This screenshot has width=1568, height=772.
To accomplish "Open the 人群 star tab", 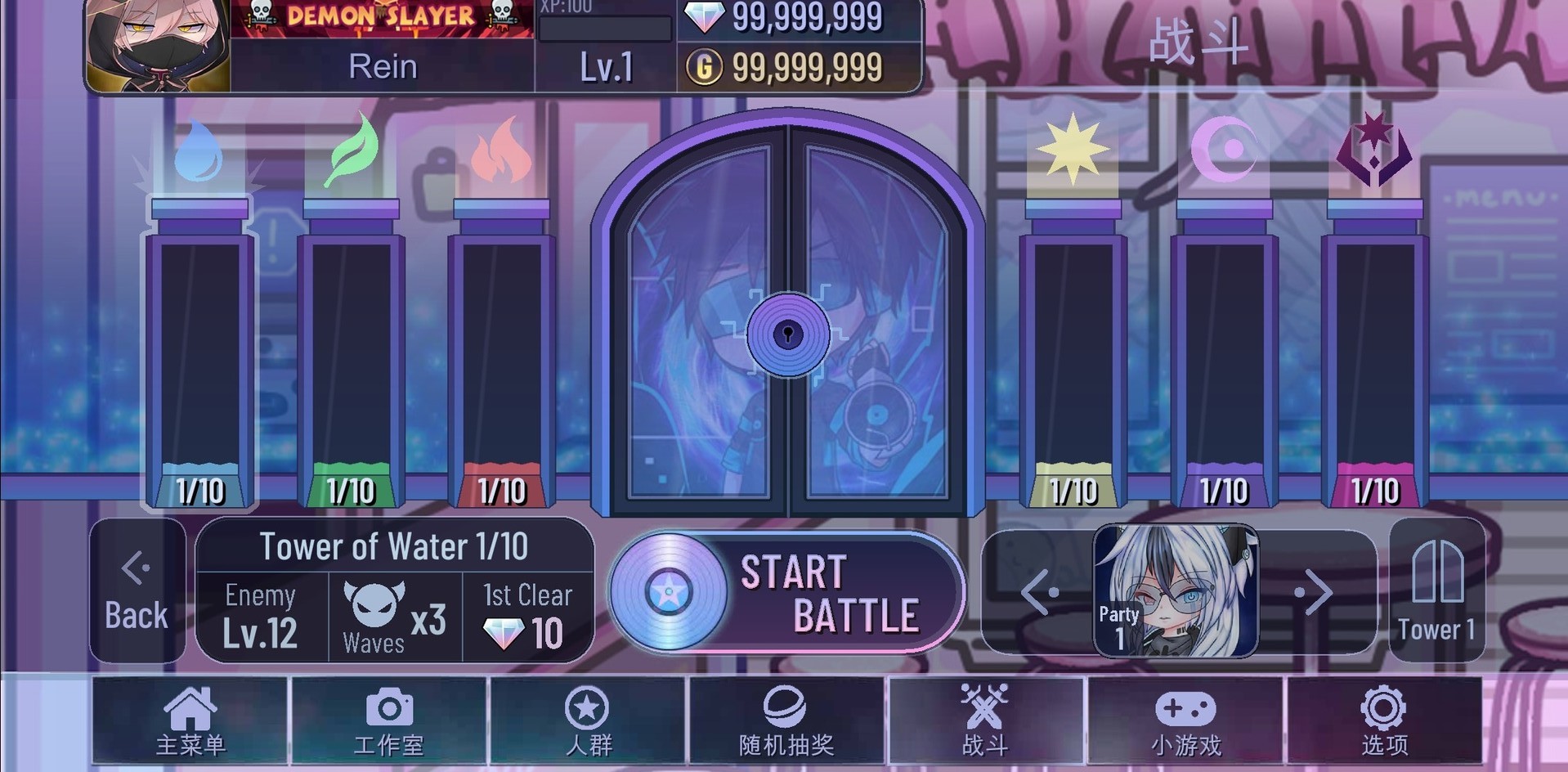I will 588,720.
